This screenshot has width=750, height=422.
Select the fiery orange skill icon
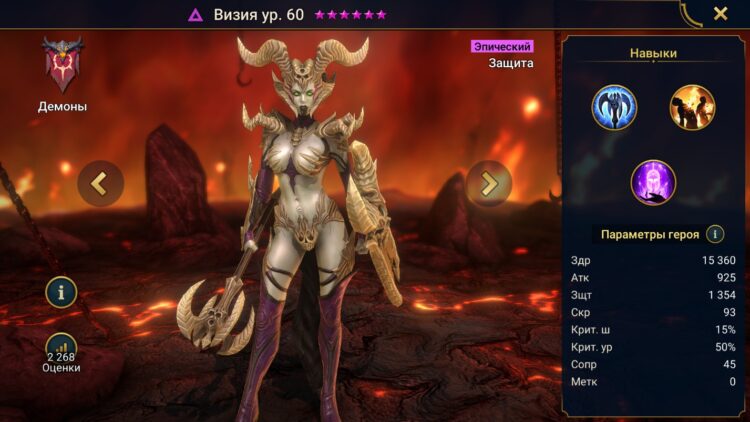point(692,107)
